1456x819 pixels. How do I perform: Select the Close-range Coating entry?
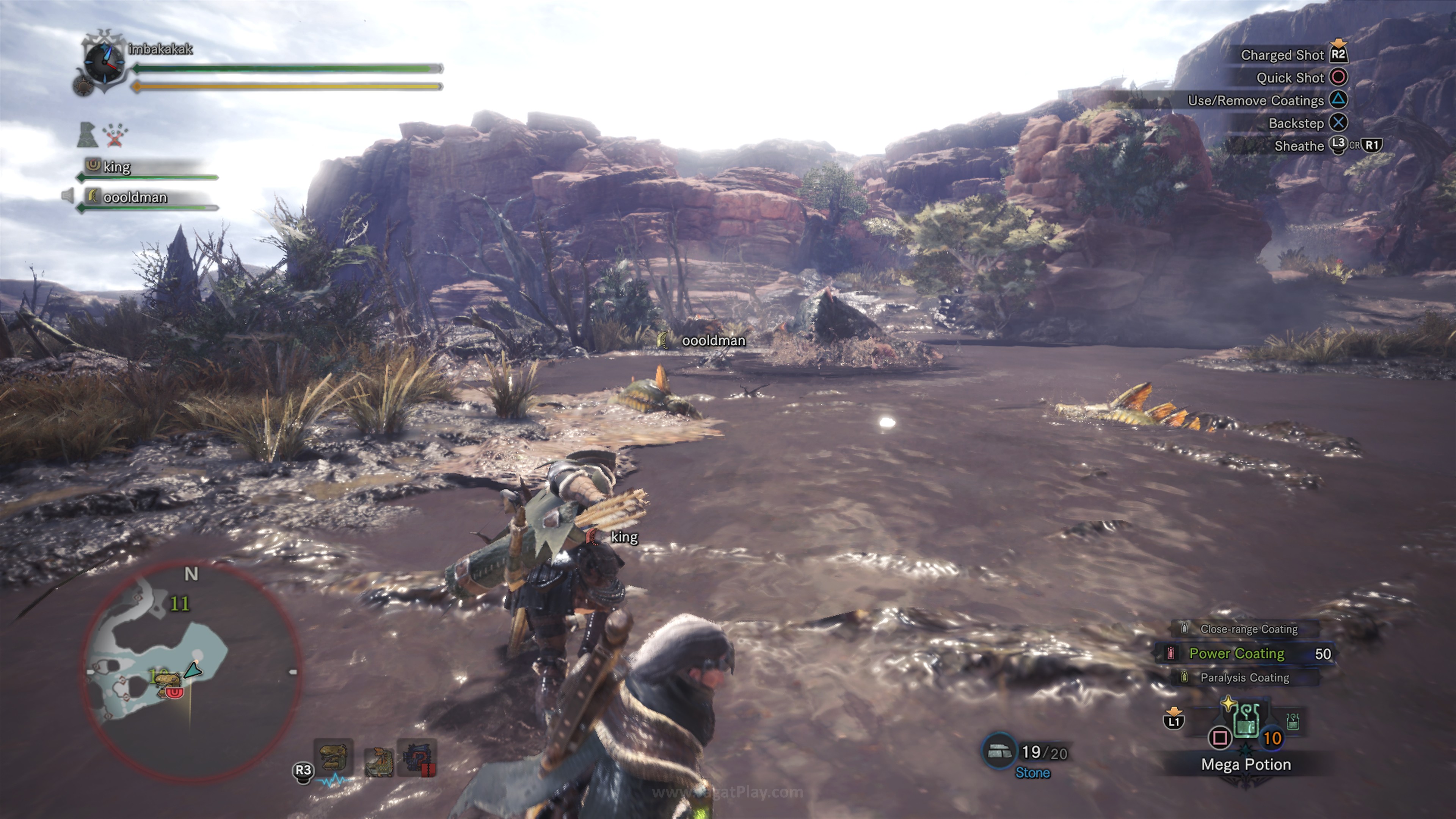[1248, 629]
